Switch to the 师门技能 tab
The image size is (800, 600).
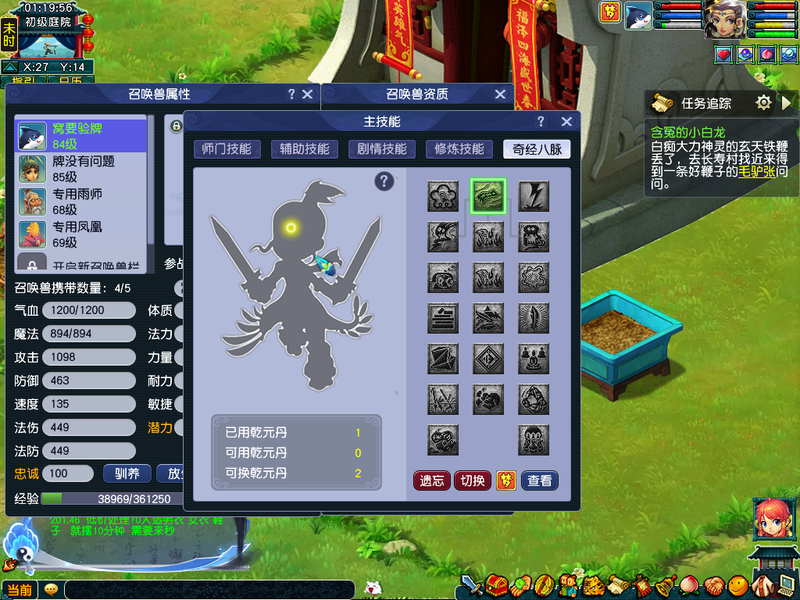[x=226, y=149]
